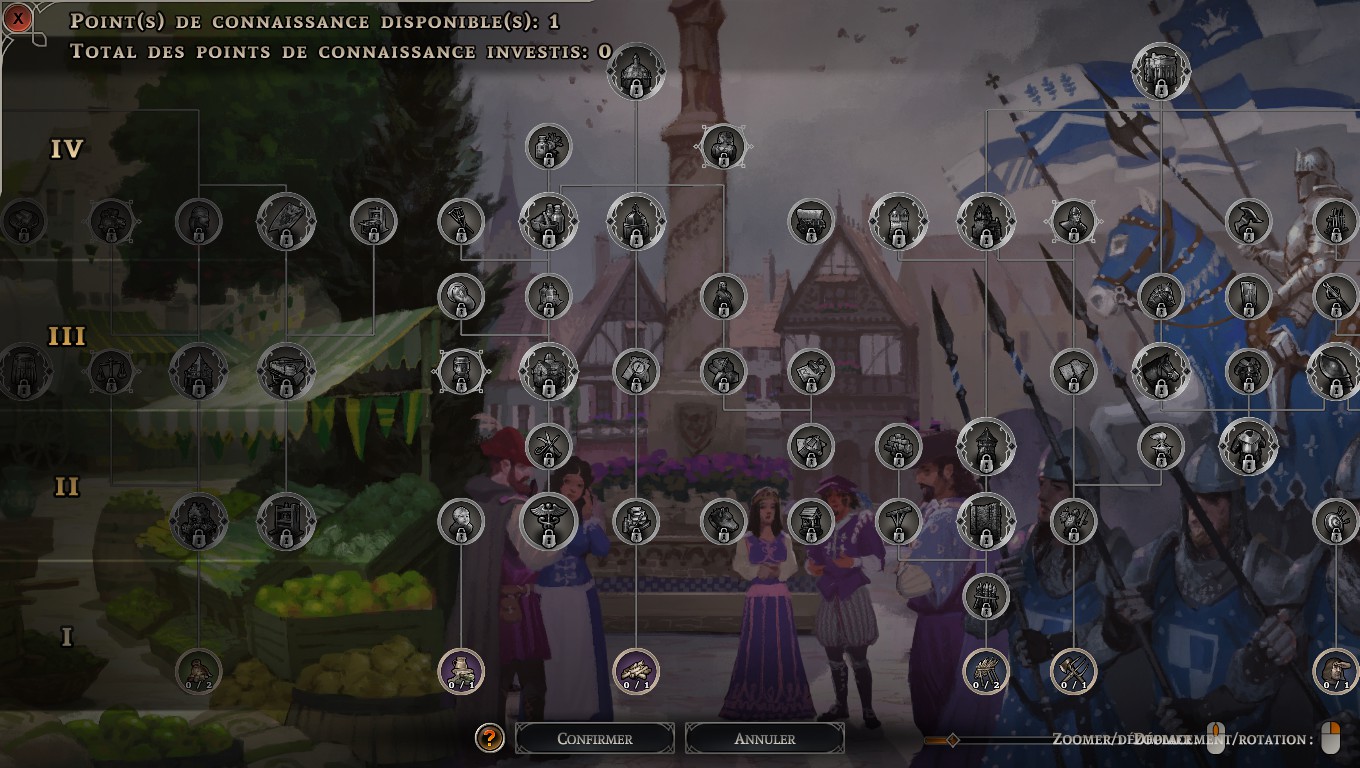
Task: View the locked breastplate armor node
Action: tap(1248, 446)
